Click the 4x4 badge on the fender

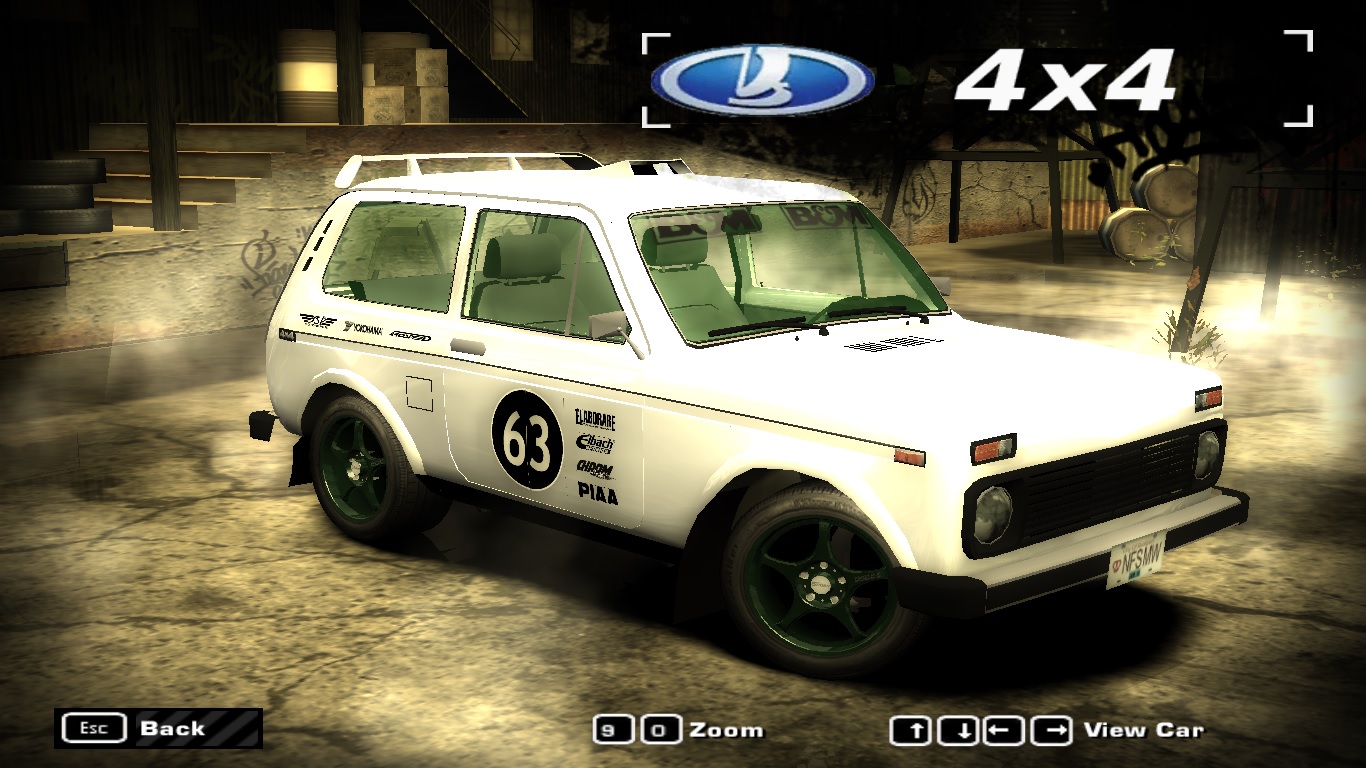(x=288, y=334)
